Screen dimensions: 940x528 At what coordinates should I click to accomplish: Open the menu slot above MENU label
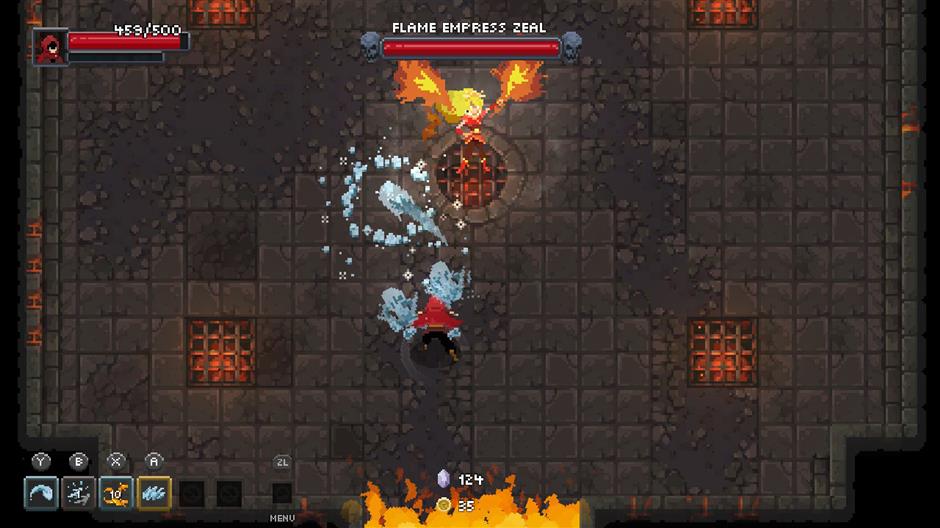click(x=282, y=492)
